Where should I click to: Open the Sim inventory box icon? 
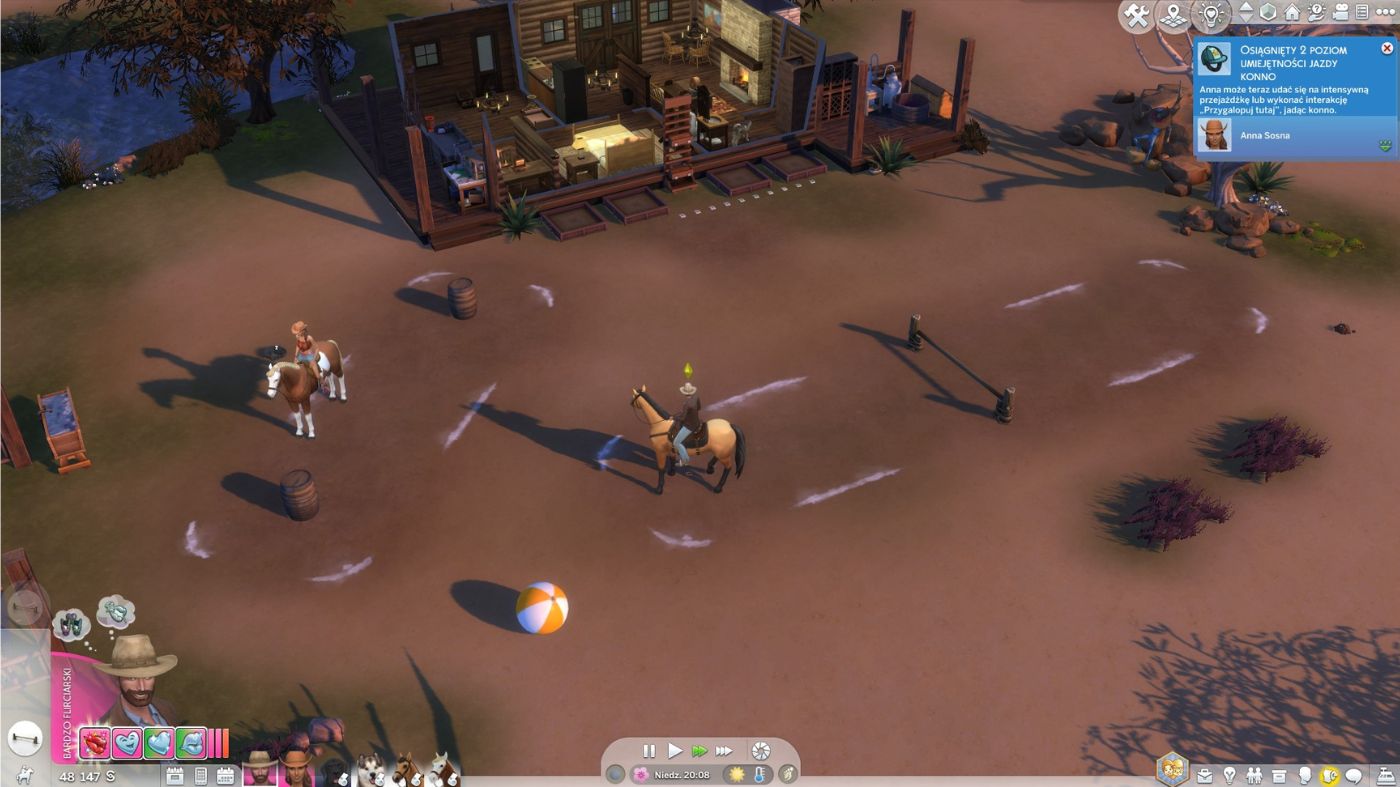pyautogui.click(x=1279, y=775)
